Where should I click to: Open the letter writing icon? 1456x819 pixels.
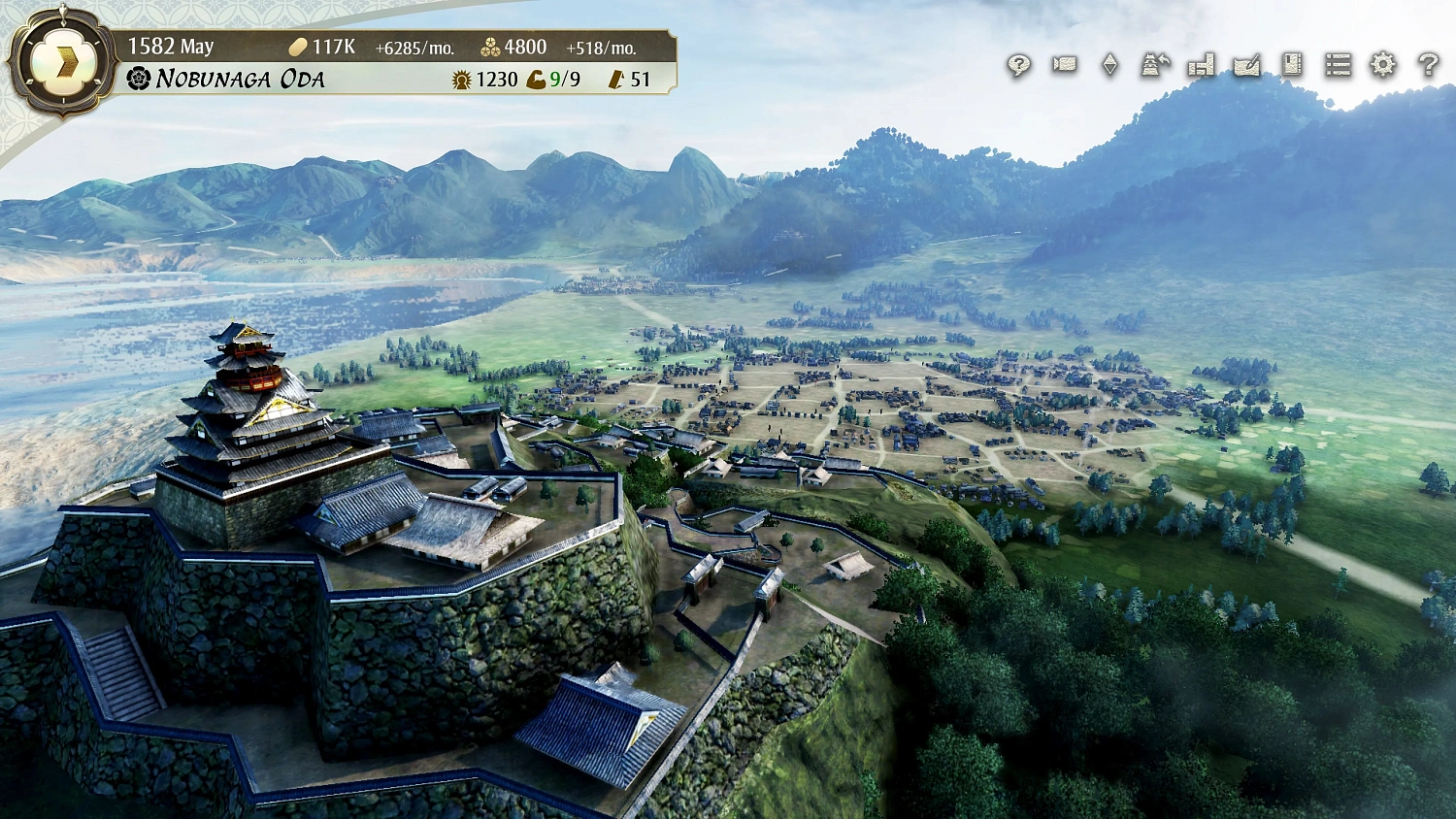[x=1246, y=66]
